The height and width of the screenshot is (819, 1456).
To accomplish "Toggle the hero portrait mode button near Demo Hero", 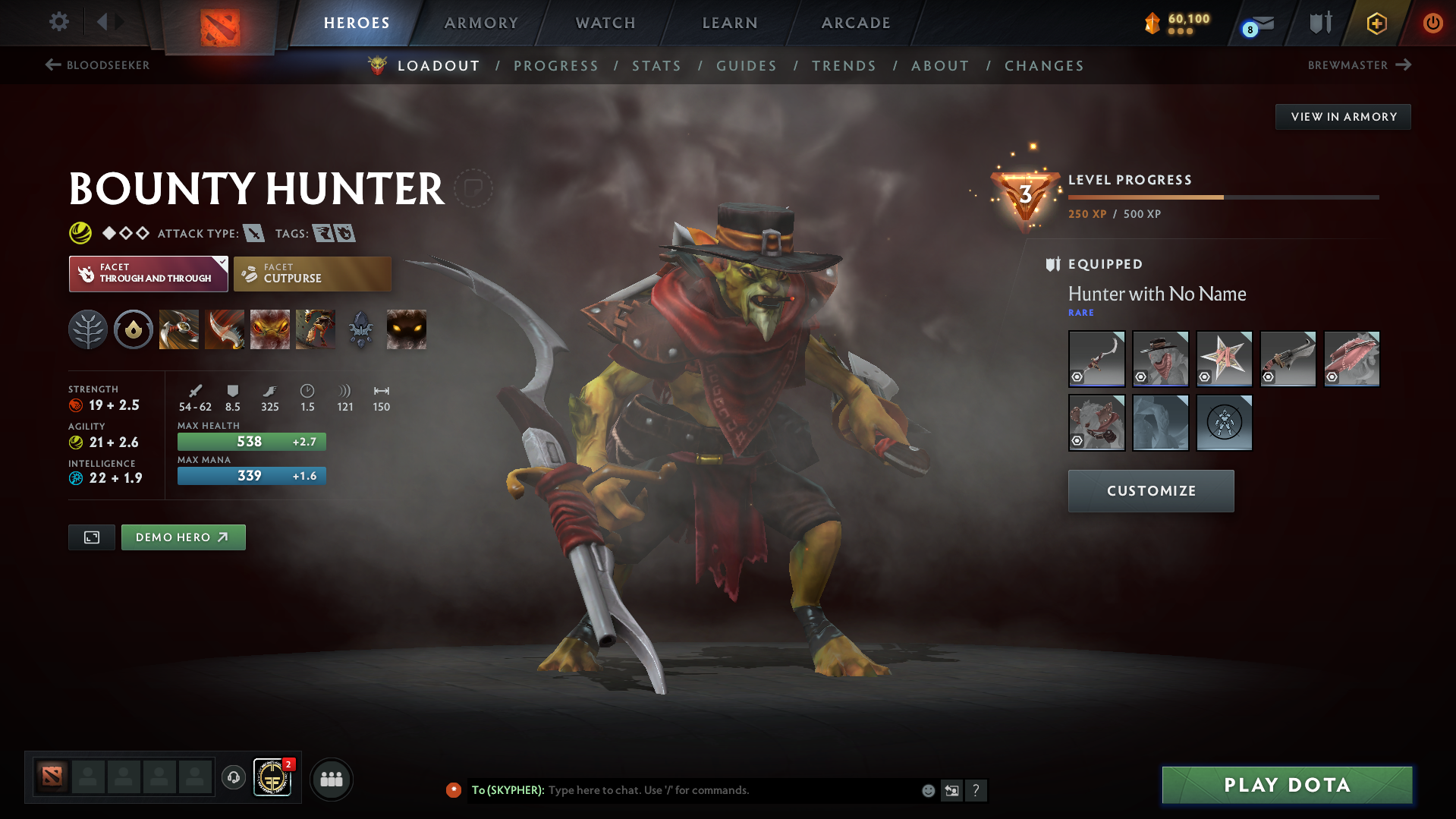I will tap(91, 537).
